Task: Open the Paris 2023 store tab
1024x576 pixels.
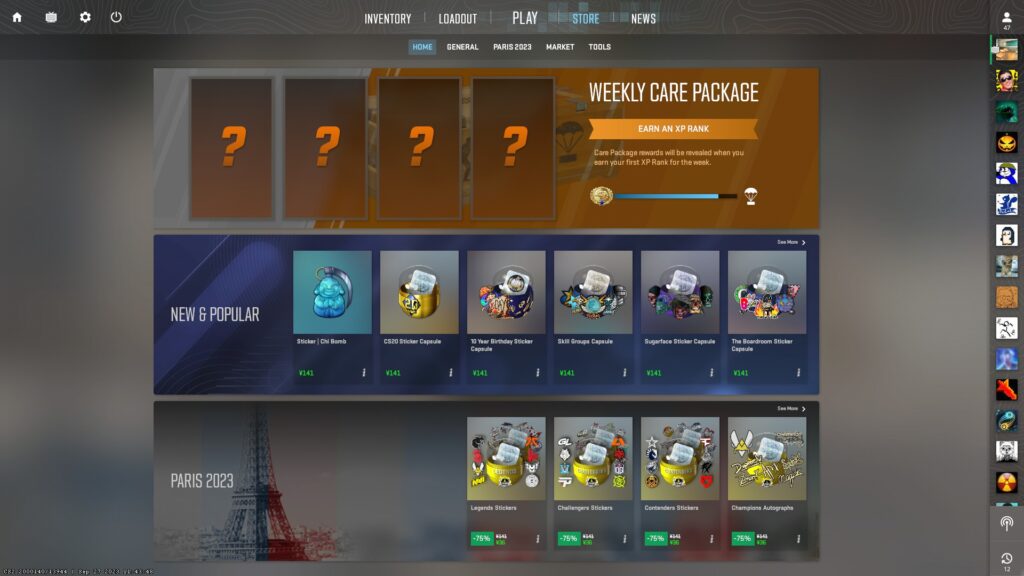Action: tap(512, 47)
